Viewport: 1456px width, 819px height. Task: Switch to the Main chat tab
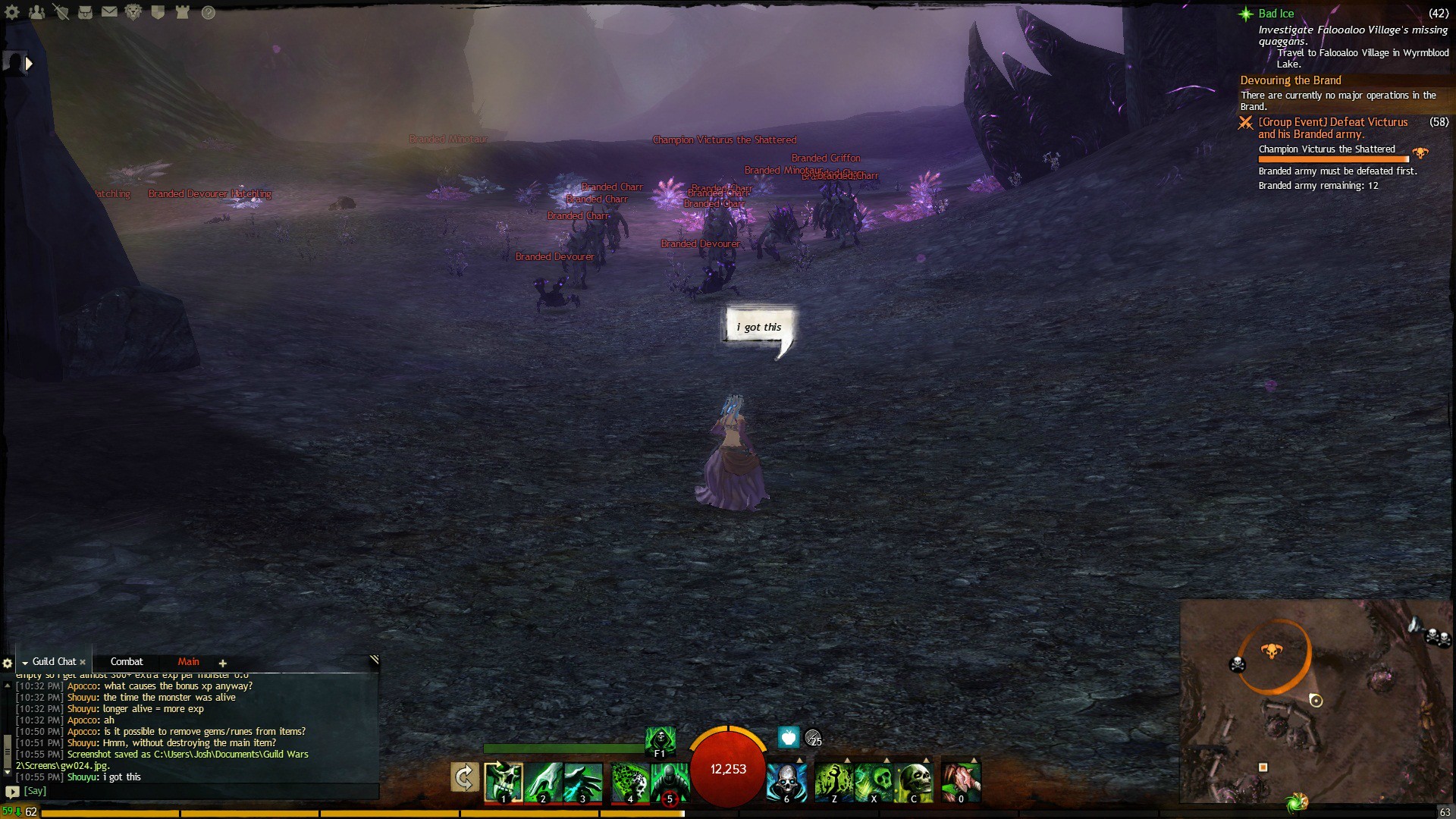pyautogui.click(x=188, y=662)
